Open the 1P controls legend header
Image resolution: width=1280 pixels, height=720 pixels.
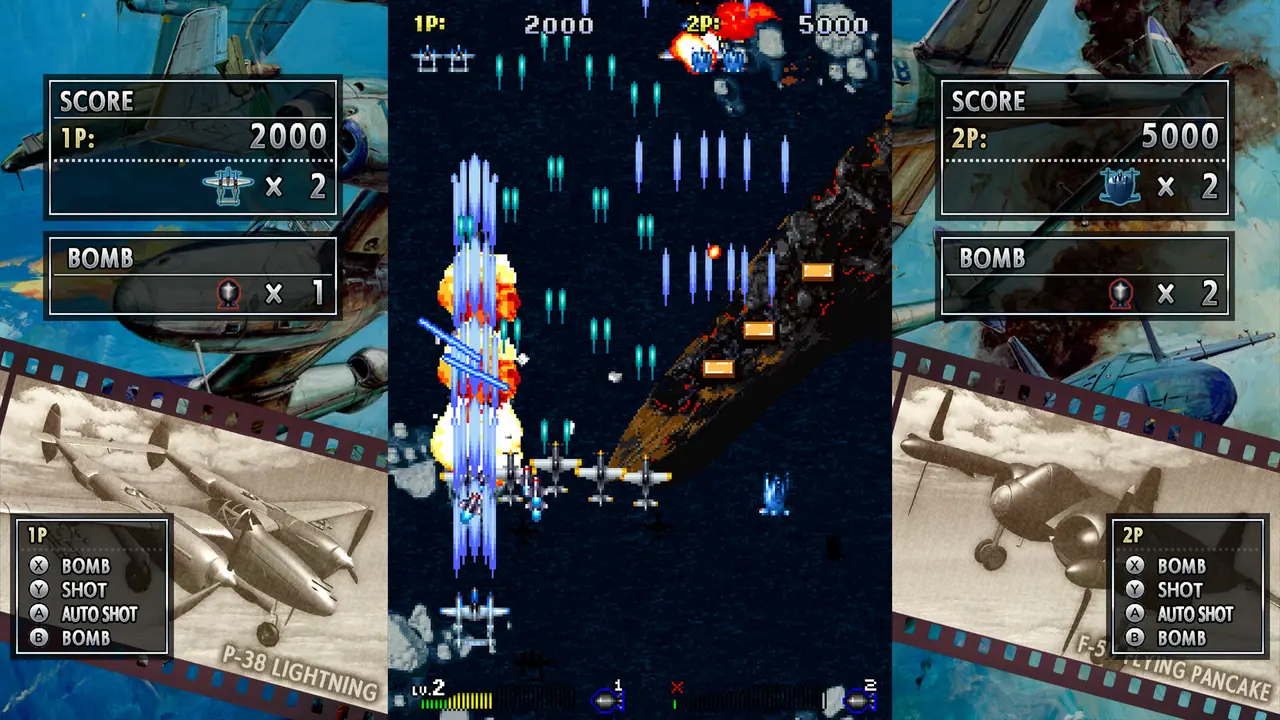click(x=38, y=536)
